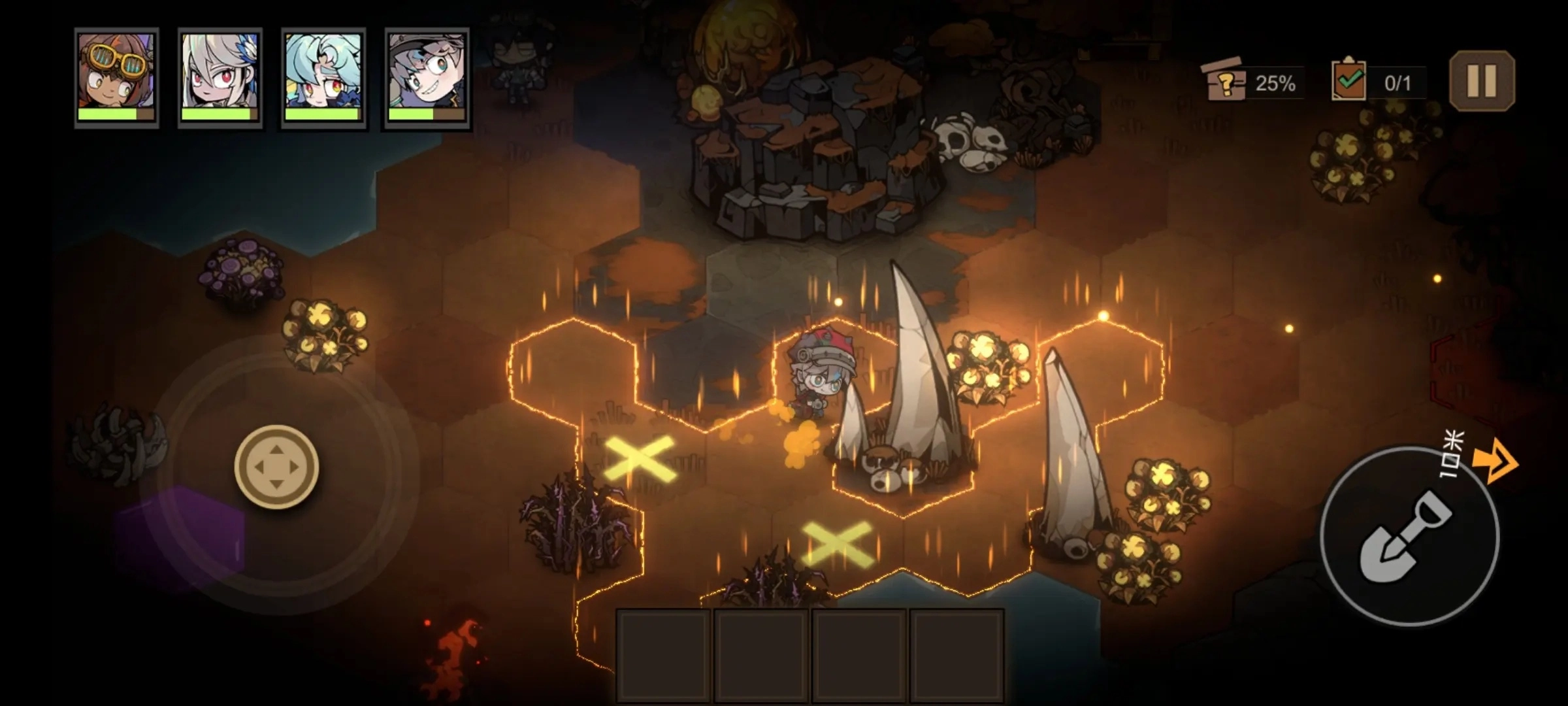Tap the shovel dig action button
This screenshot has height=706, width=1568.
tap(1409, 536)
